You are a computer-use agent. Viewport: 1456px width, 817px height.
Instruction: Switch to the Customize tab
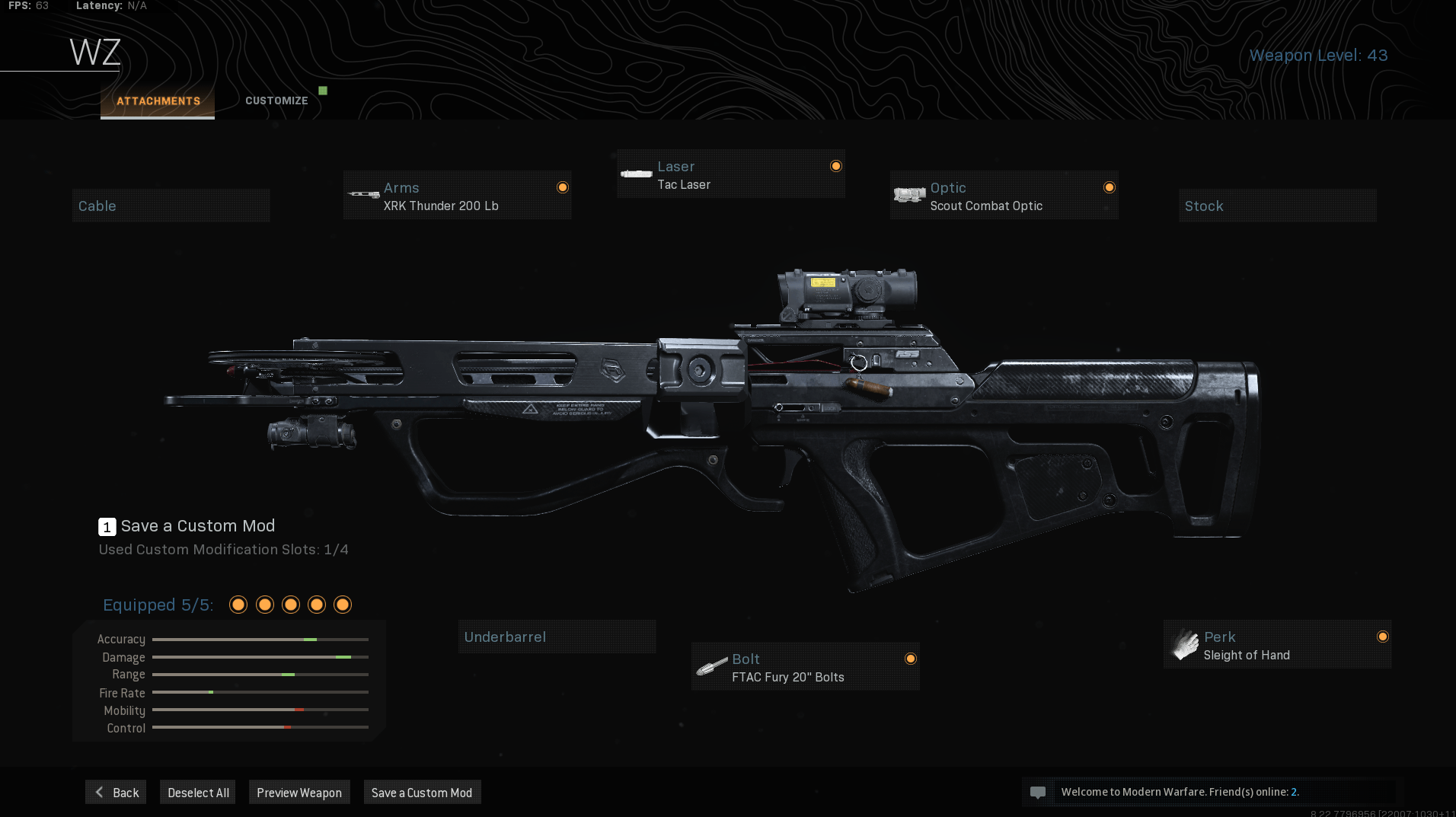pos(276,100)
